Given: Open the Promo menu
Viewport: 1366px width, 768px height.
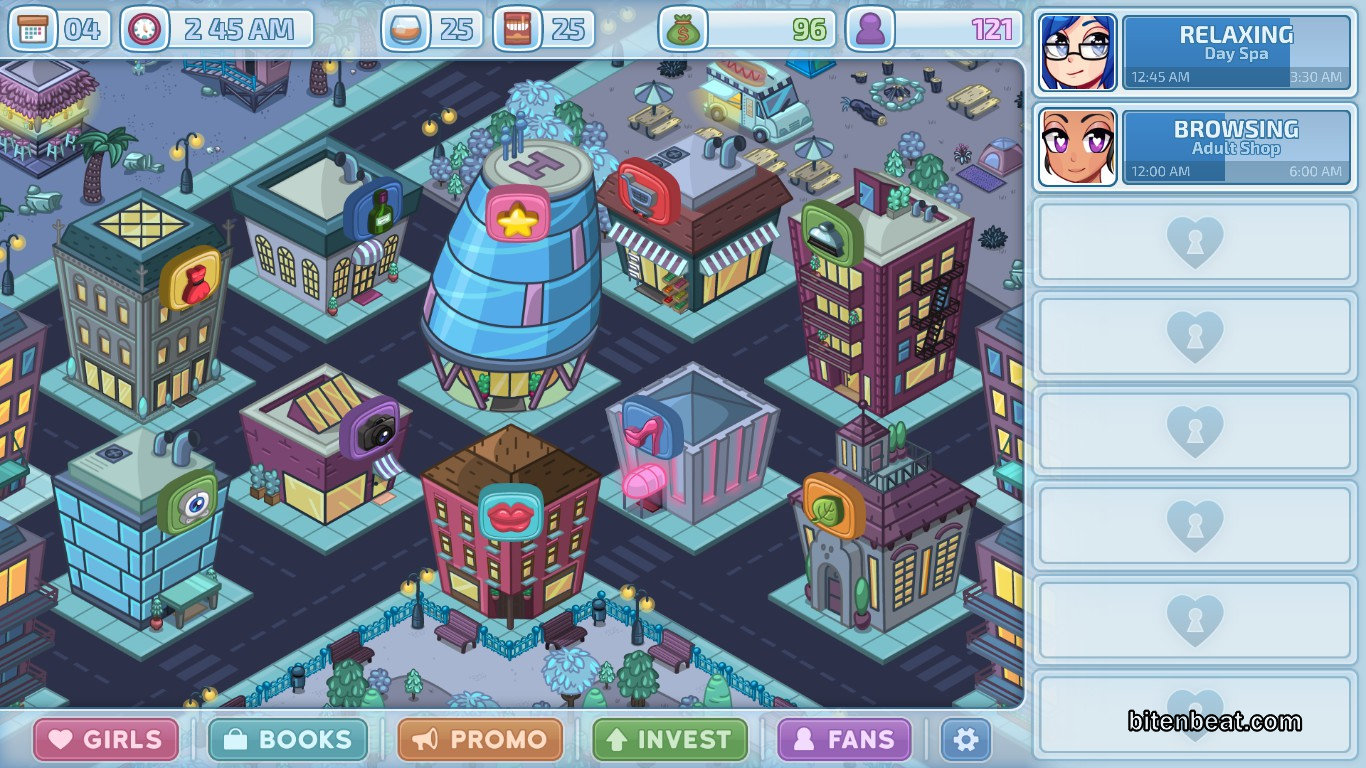Looking at the screenshot, I should [x=480, y=740].
